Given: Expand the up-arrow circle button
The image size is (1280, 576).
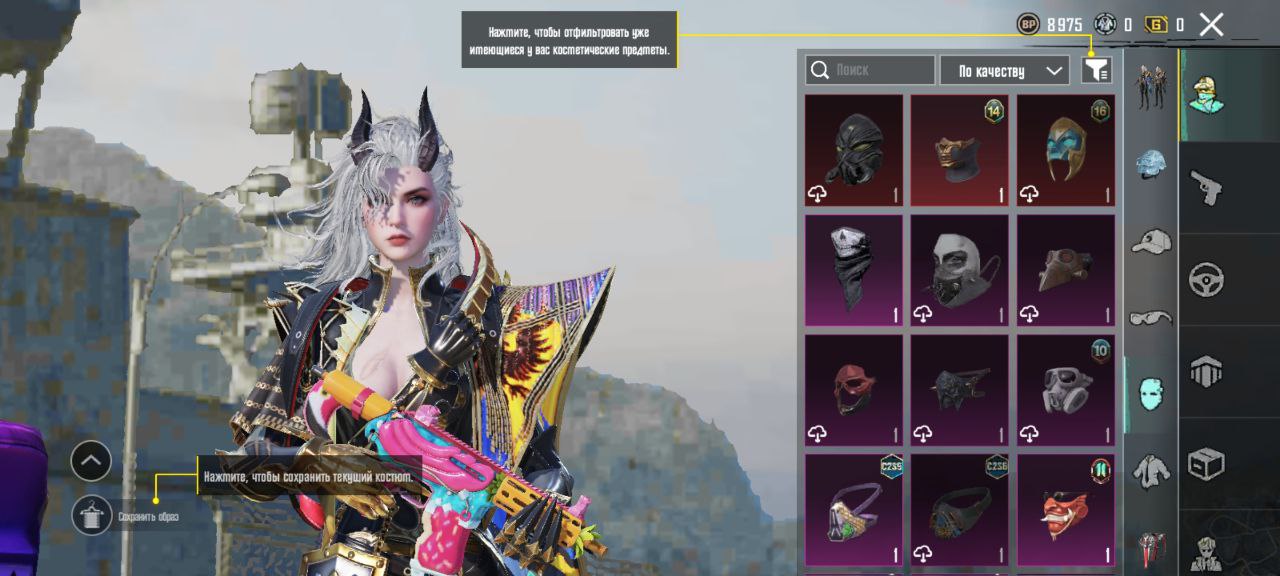Looking at the screenshot, I should 91,461.
